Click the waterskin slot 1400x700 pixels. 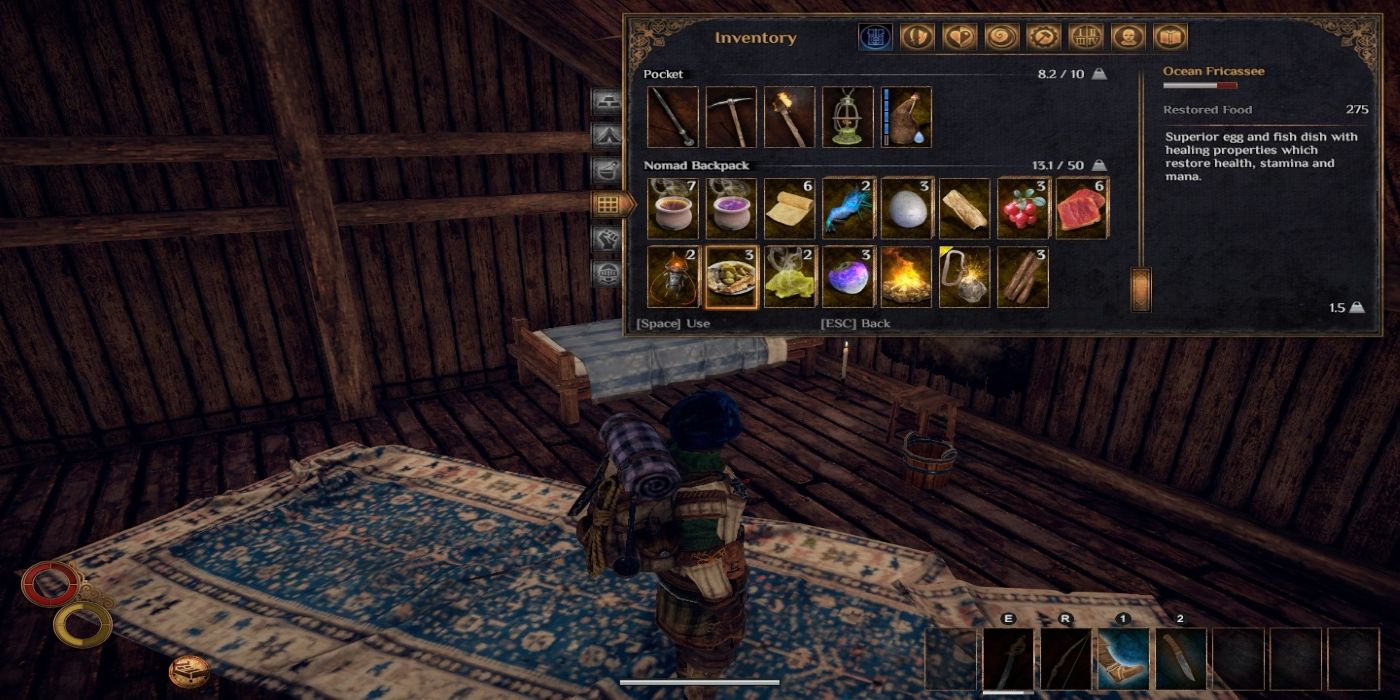(907, 117)
